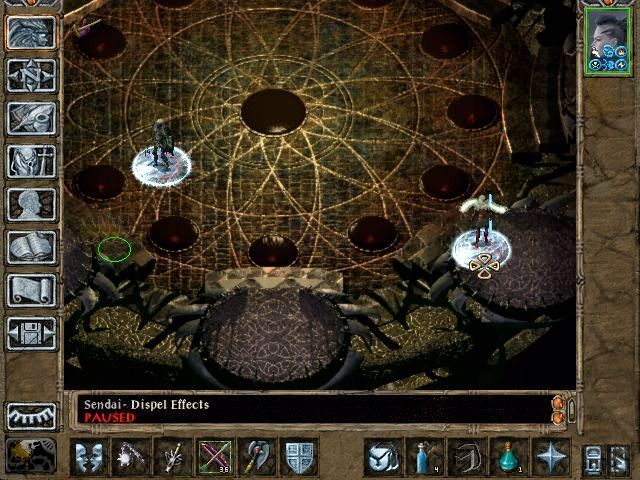Open the mage spellbook button
Viewport: 640px width, 480px height.
[32, 247]
